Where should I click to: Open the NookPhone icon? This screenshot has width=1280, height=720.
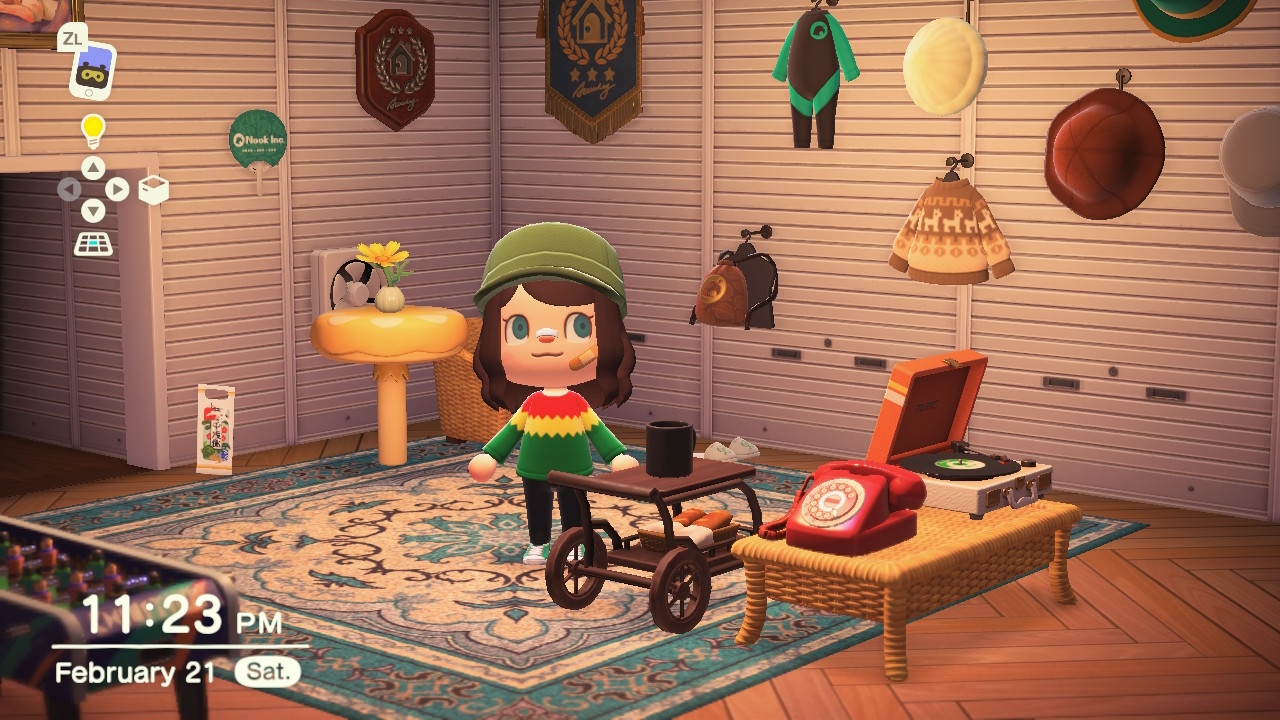coord(92,71)
